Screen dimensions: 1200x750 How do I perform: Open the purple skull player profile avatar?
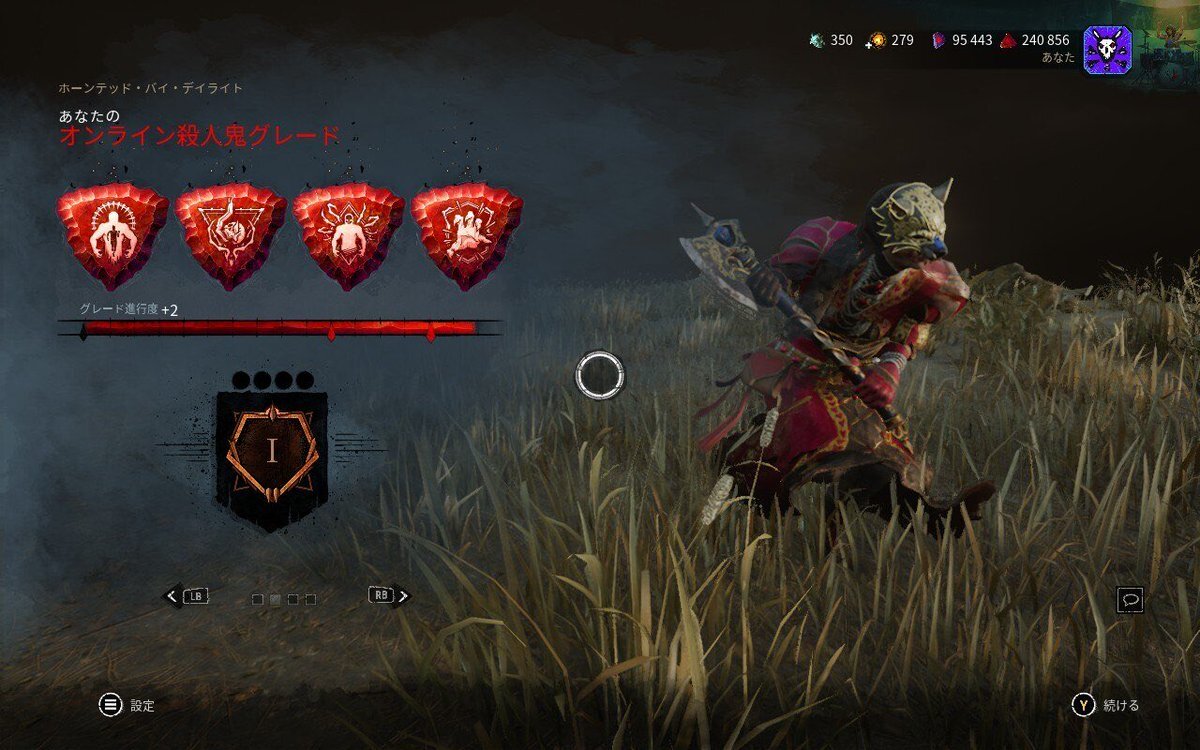click(x=1107, y=49)
